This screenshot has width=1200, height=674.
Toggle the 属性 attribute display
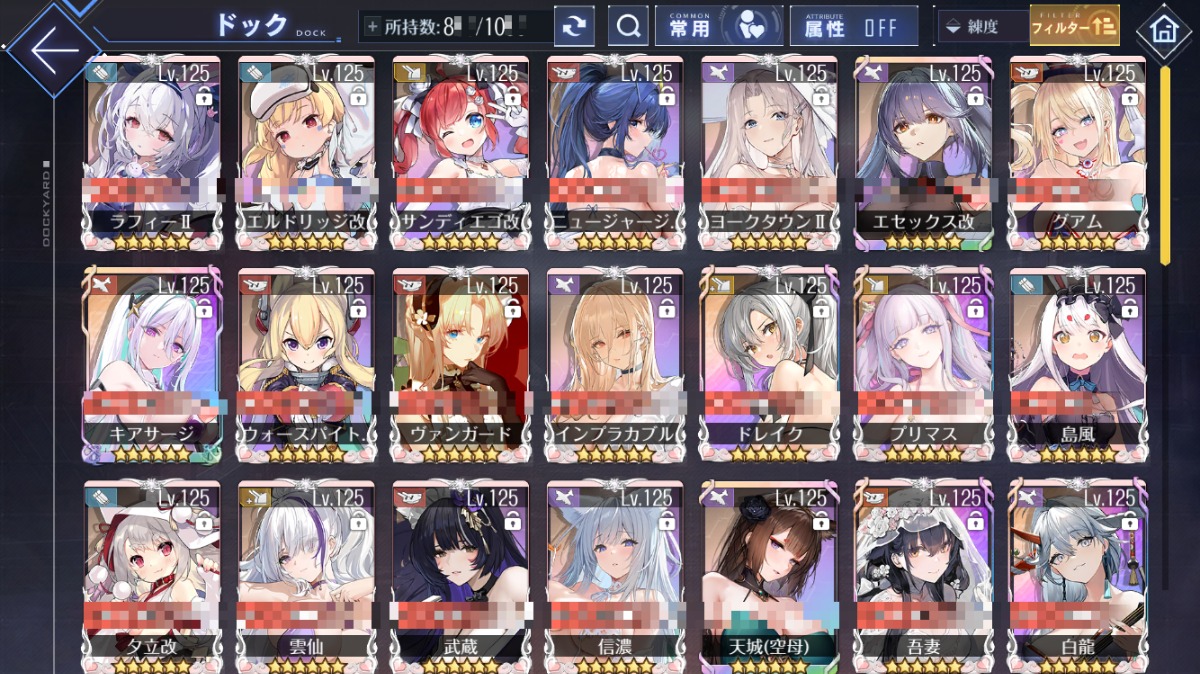point(853,27)
